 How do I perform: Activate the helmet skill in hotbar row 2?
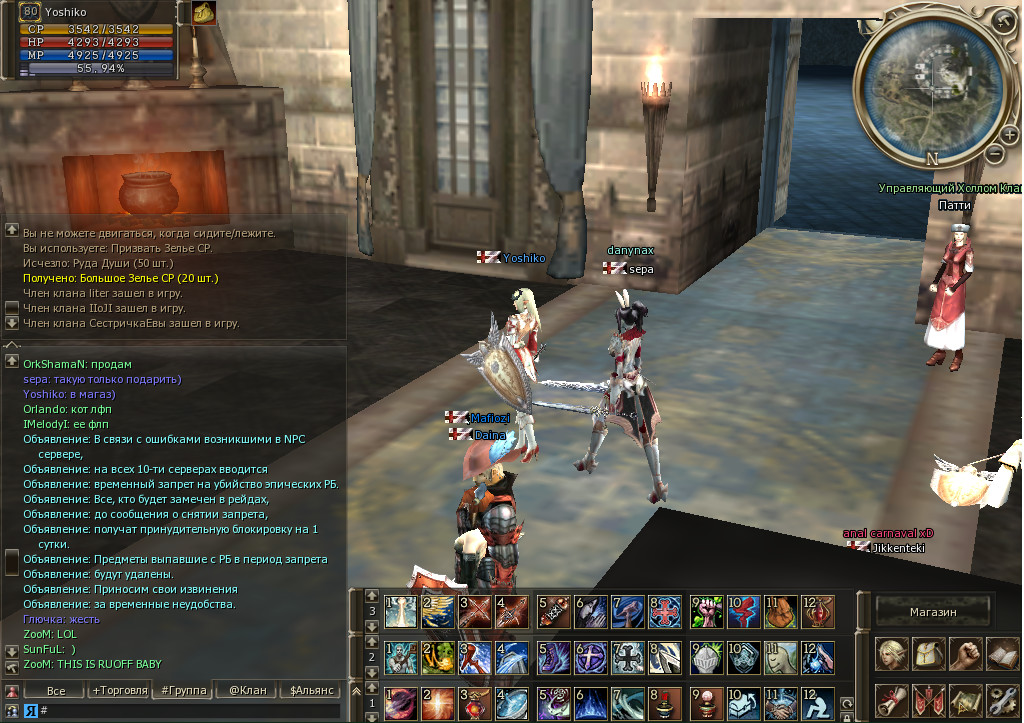(x=705, y=657)
